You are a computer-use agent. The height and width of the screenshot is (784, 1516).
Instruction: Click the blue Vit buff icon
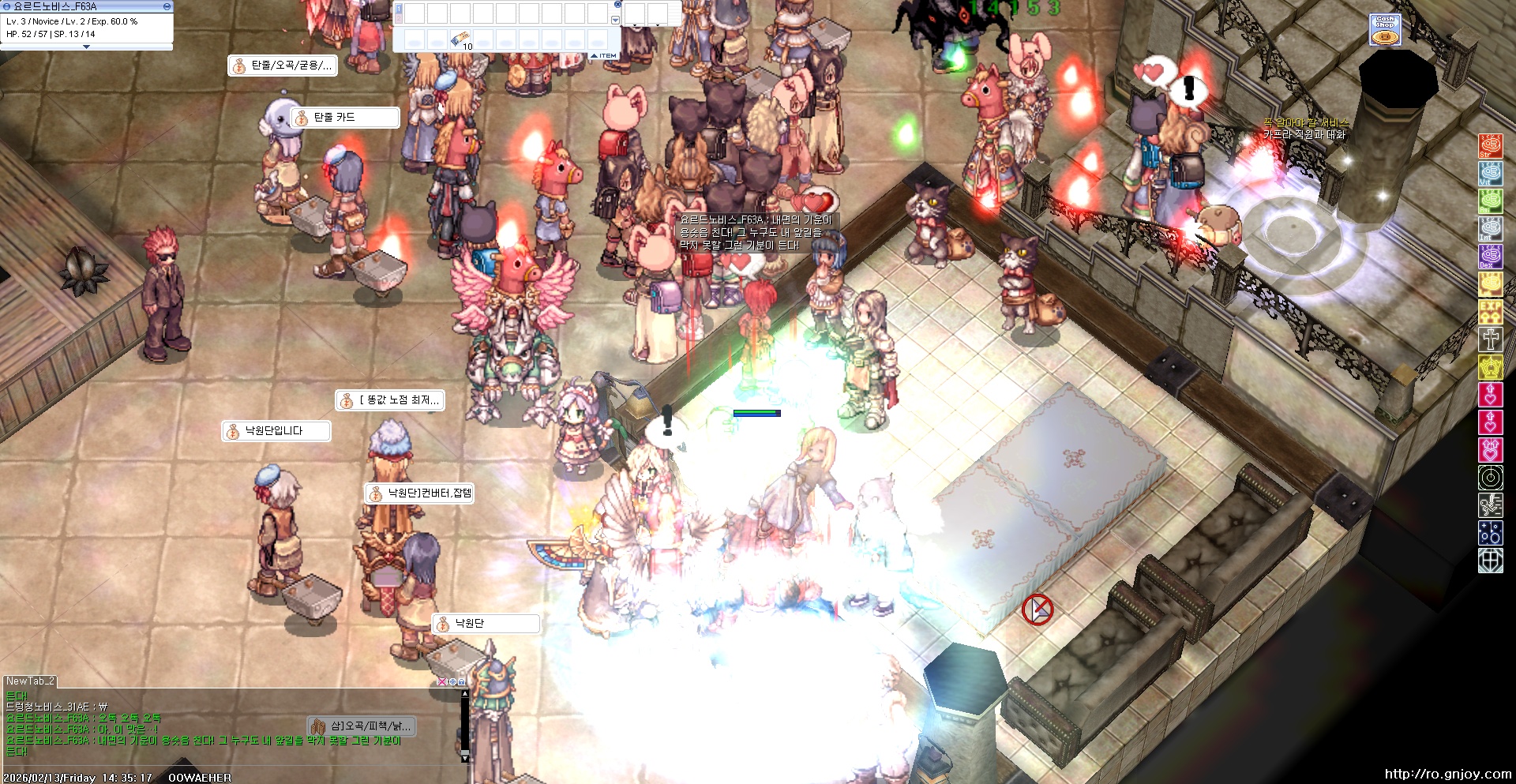[1490, 174]
